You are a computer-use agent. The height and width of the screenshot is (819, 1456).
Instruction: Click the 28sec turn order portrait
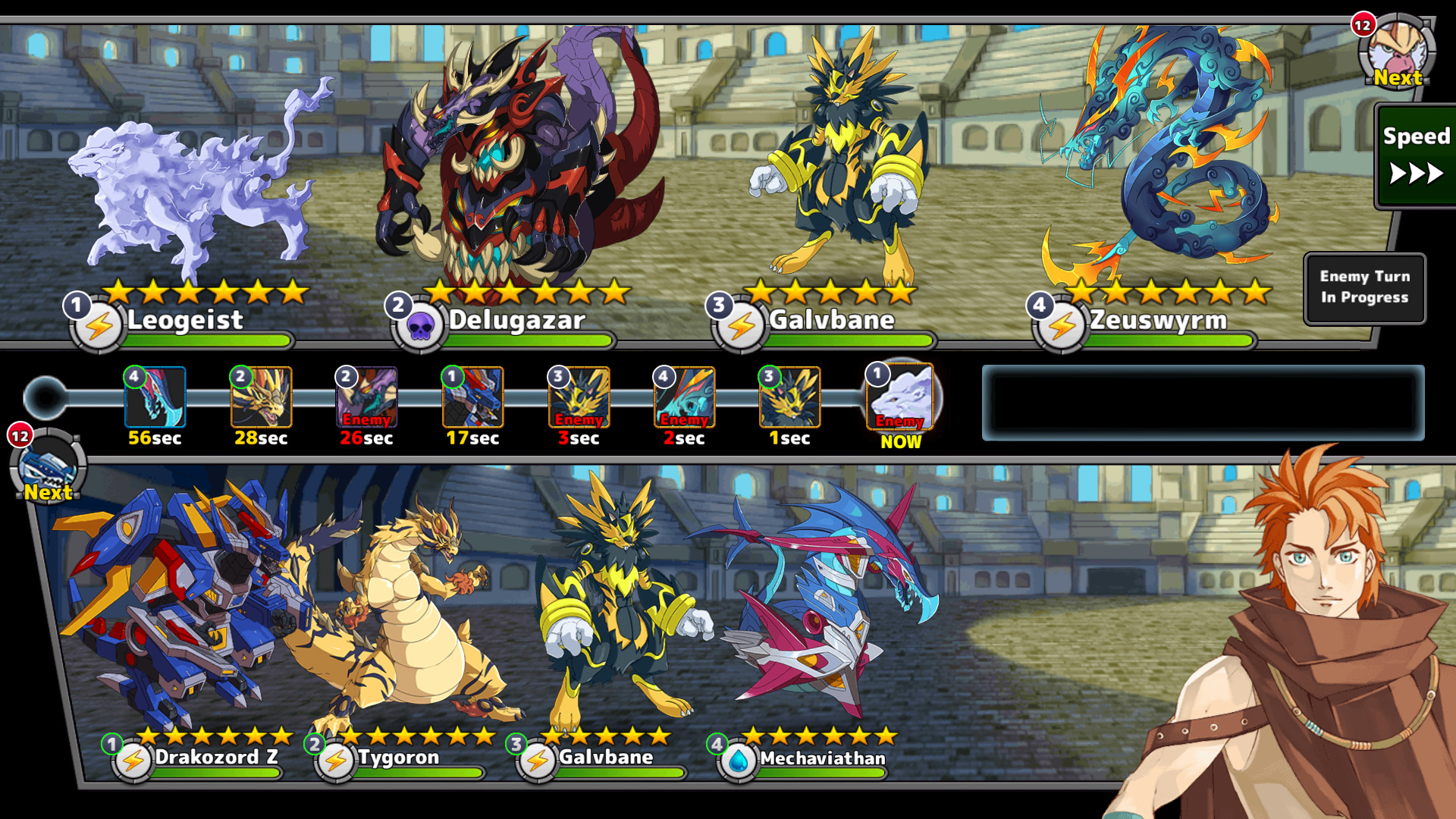click(x=261, y=397)
